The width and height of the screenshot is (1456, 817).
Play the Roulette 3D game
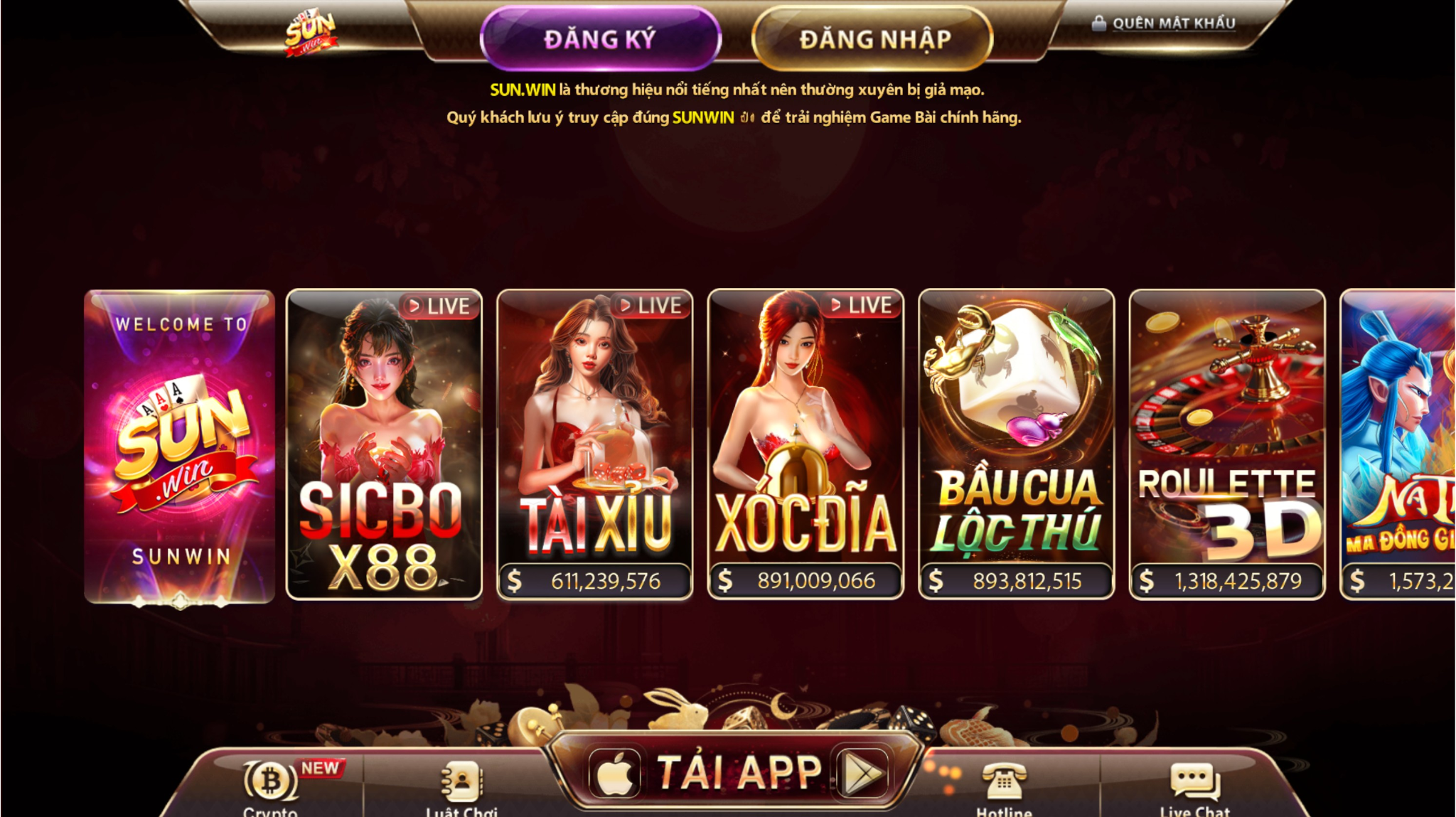(1227, 444)
